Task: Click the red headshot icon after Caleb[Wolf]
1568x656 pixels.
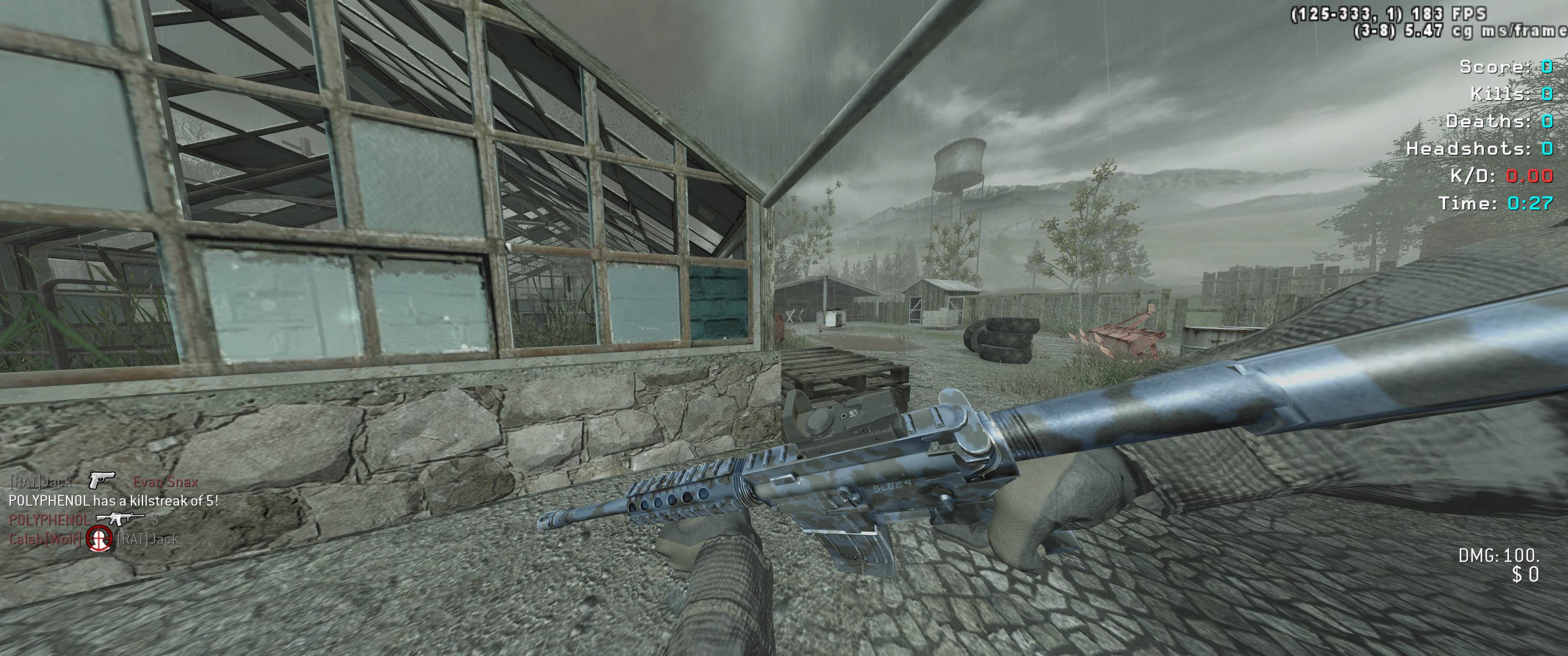Action: (x=99, y=538)
